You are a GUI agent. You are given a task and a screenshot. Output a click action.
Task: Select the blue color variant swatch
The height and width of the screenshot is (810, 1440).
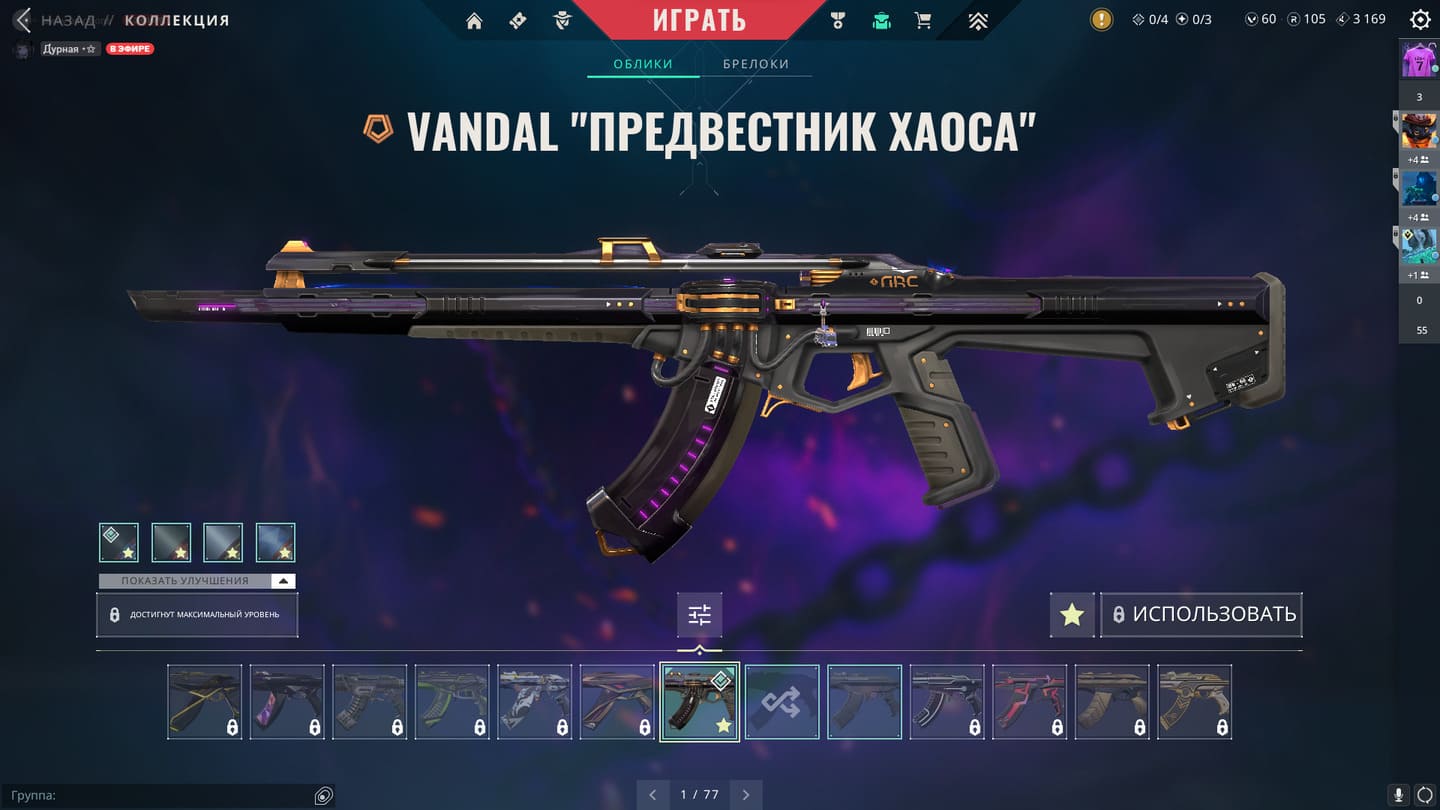pos(275,542)
